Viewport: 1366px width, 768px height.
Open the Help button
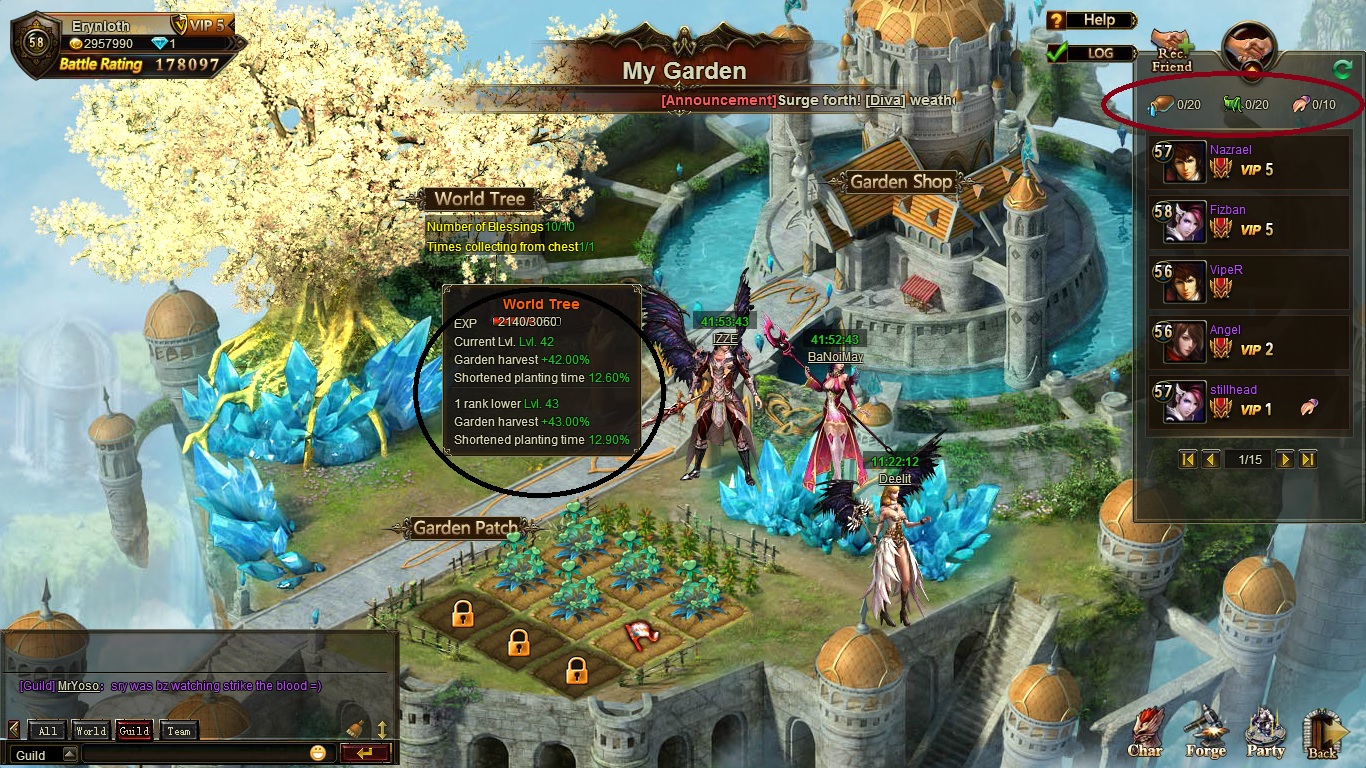1092,20
